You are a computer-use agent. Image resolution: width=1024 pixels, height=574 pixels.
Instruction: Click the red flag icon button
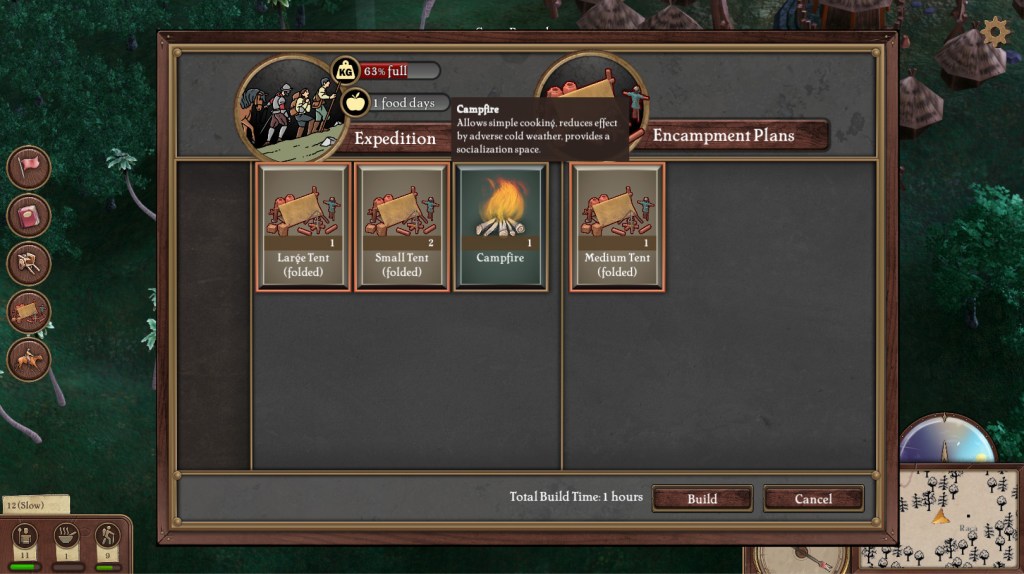29,167
